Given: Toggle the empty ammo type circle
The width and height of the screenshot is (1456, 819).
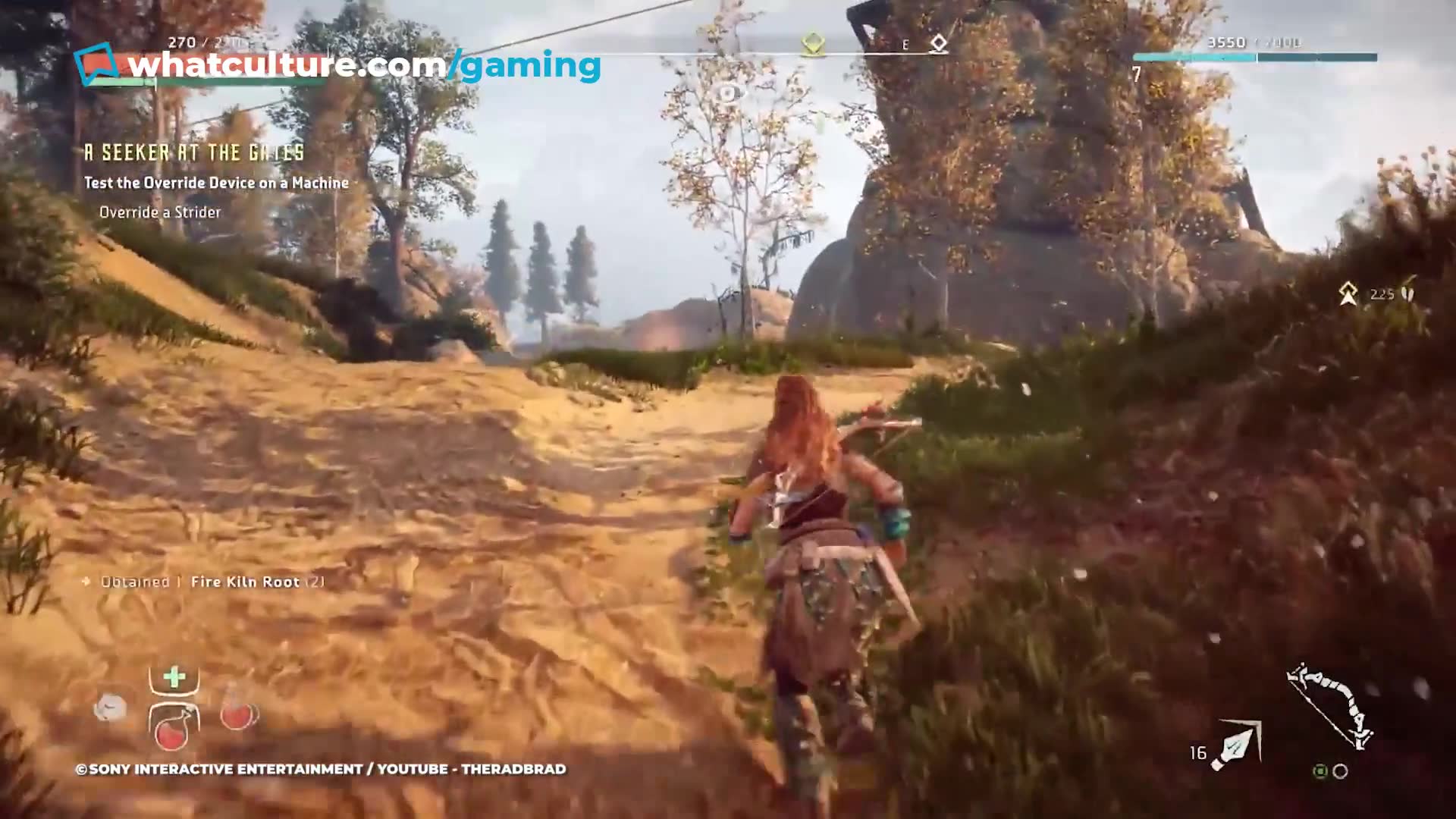Looking at the screenshot, I should (x=1341, y=770).
